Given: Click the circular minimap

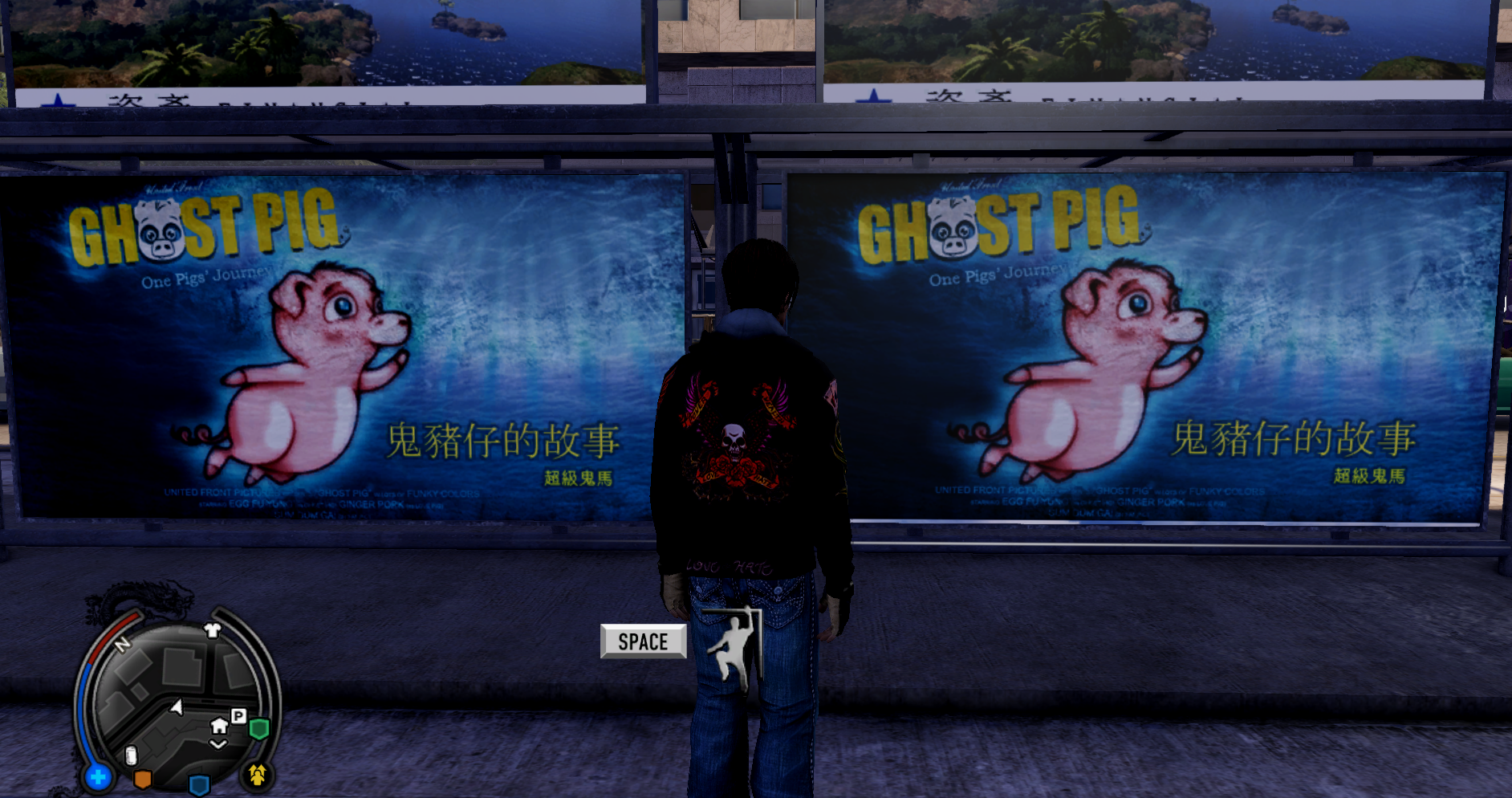Looking at the screenshot, I should (x=178, y=703).
